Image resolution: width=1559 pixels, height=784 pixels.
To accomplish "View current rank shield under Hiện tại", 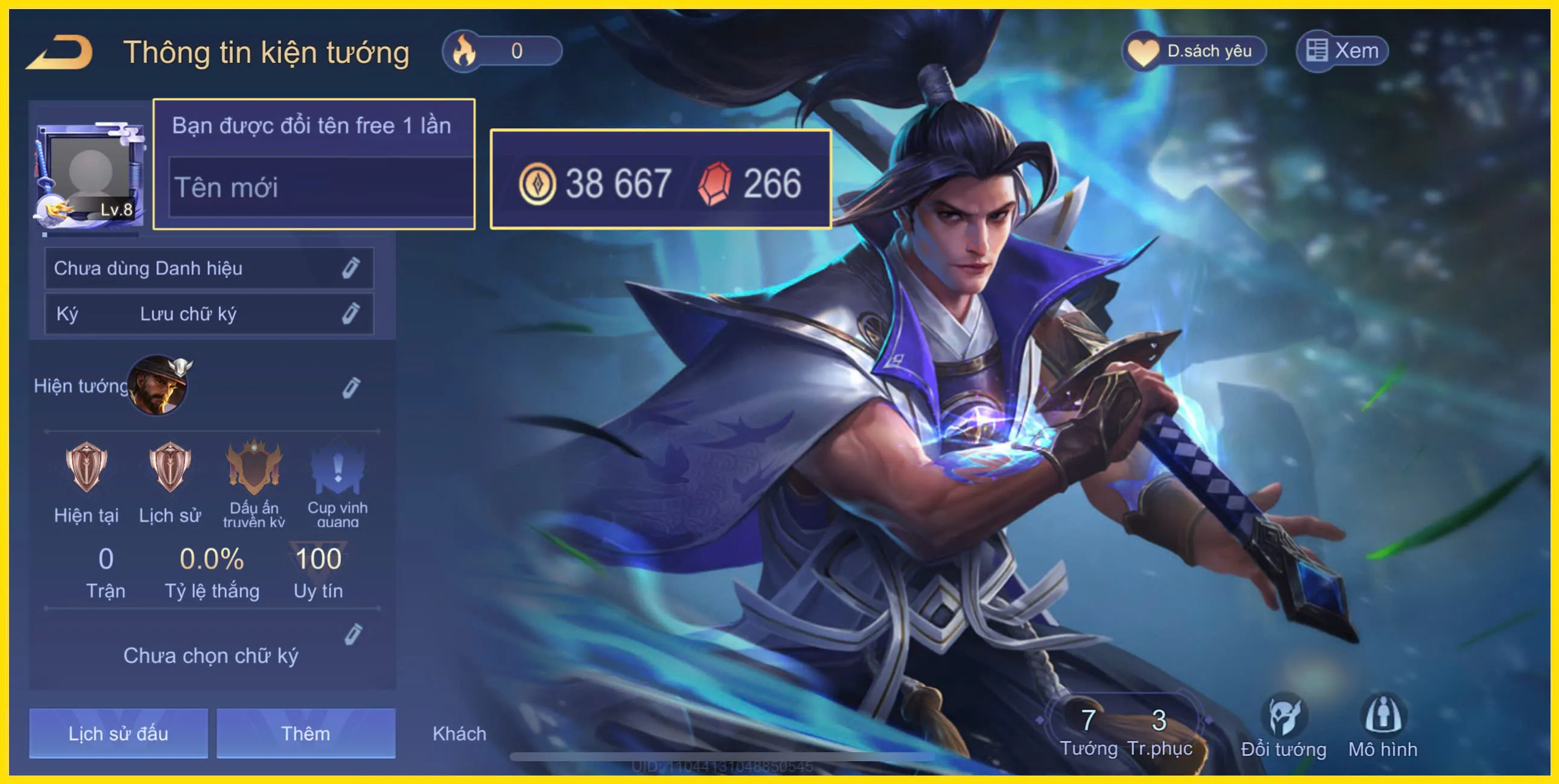I will pyautogui.click(x=86, y=469).
